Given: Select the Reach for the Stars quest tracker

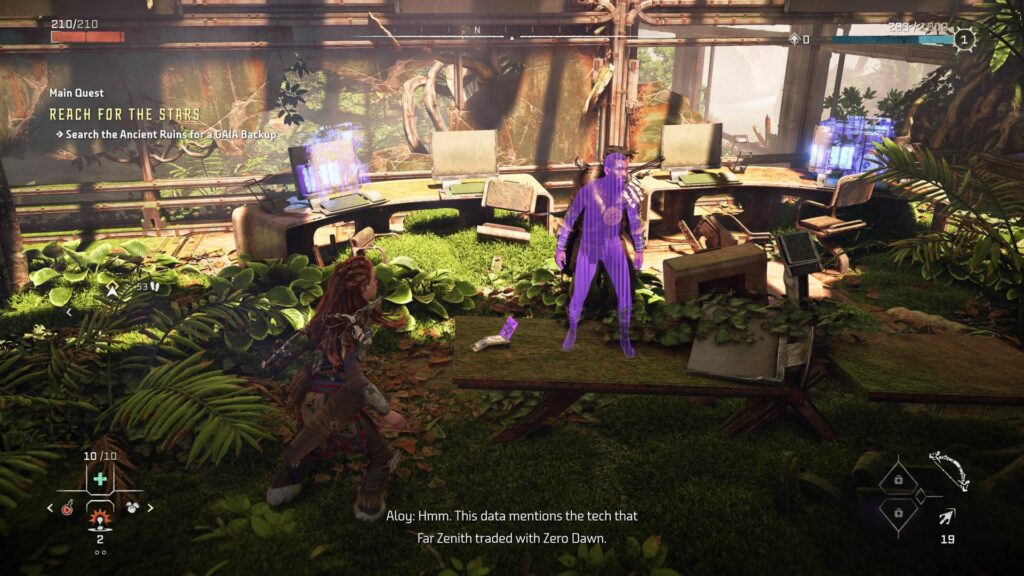Looking at the screenshot, I should click(x=124, y=114).
